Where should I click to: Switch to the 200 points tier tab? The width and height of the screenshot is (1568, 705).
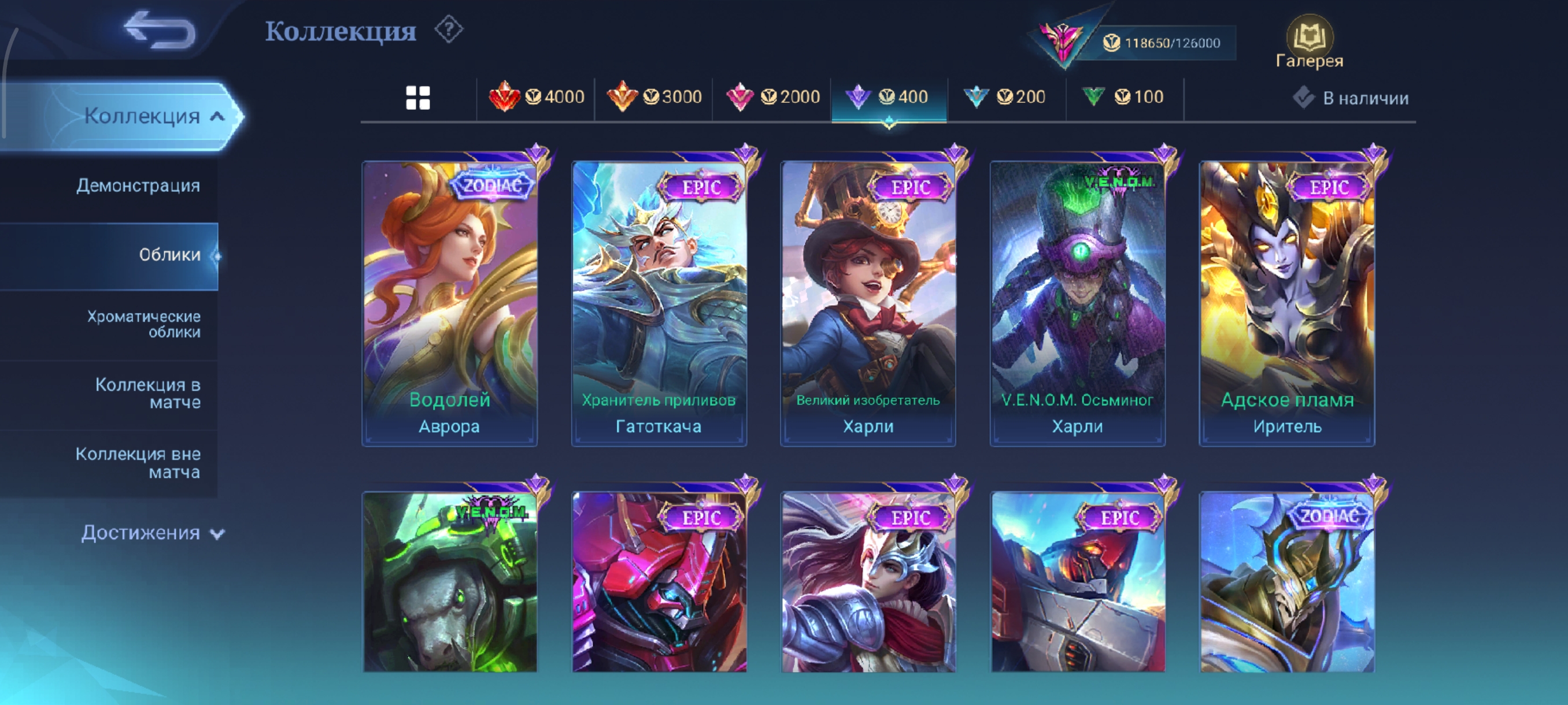pos(1005,97)
